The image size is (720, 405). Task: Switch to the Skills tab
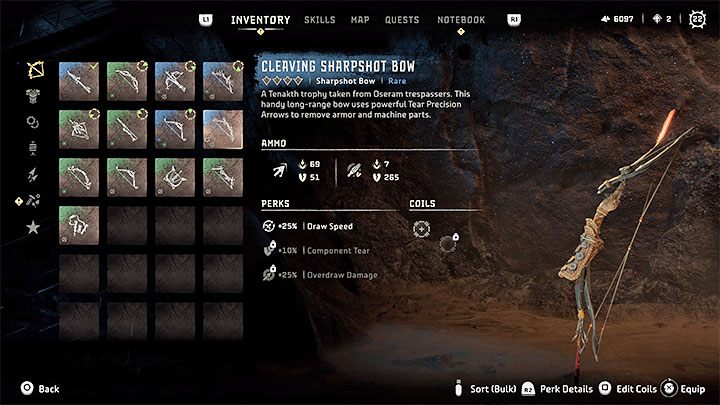coord(319,20)
